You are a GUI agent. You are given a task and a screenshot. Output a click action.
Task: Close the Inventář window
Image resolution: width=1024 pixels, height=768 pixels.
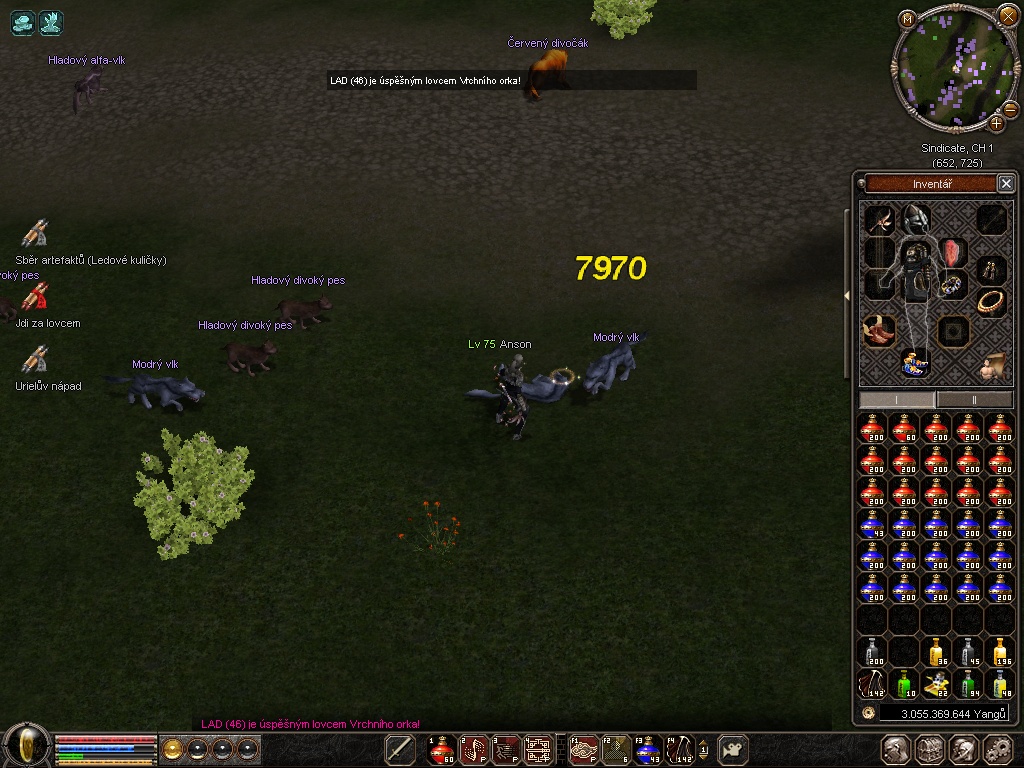pyautogui.click(x=1006, y=183)
